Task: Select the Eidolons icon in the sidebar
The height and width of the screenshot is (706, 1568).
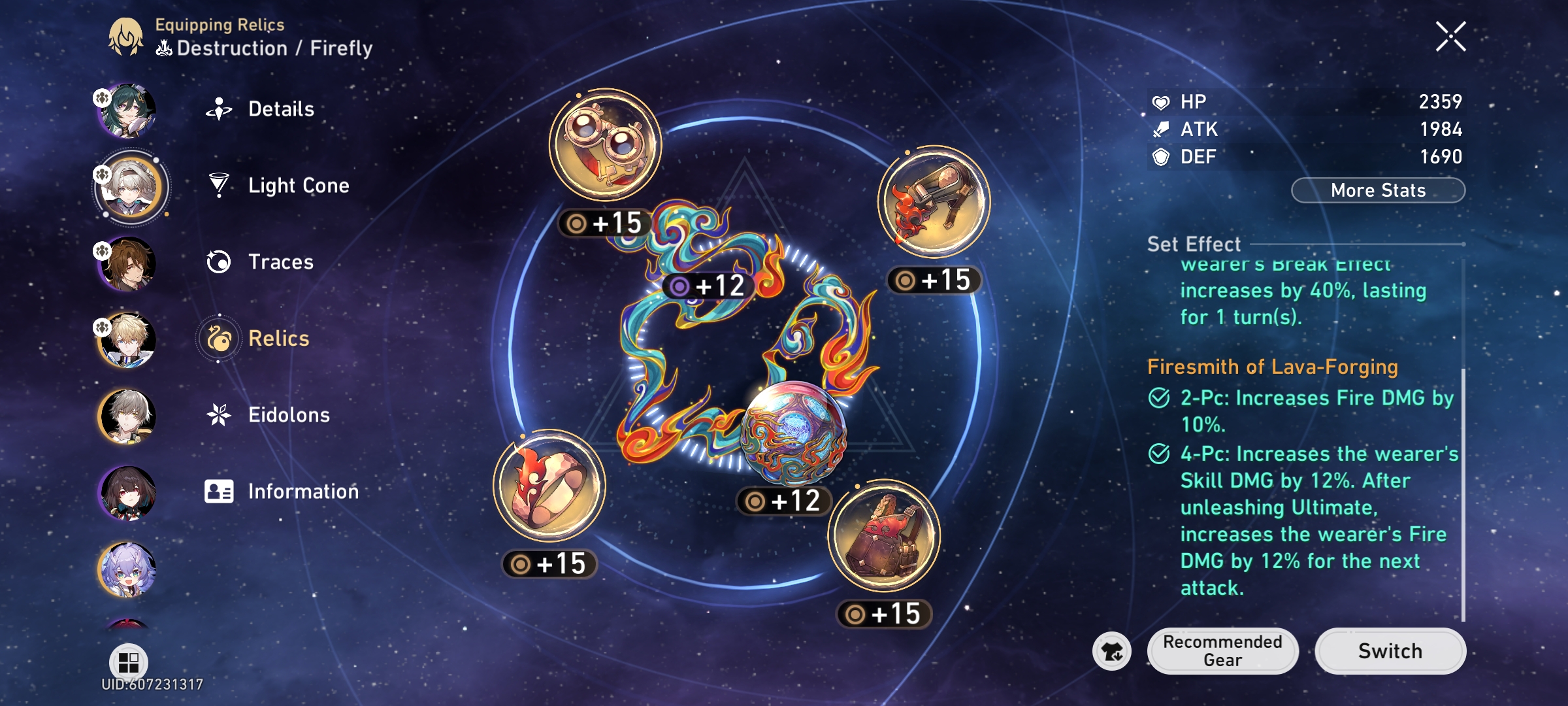Action: pos(220,414)
